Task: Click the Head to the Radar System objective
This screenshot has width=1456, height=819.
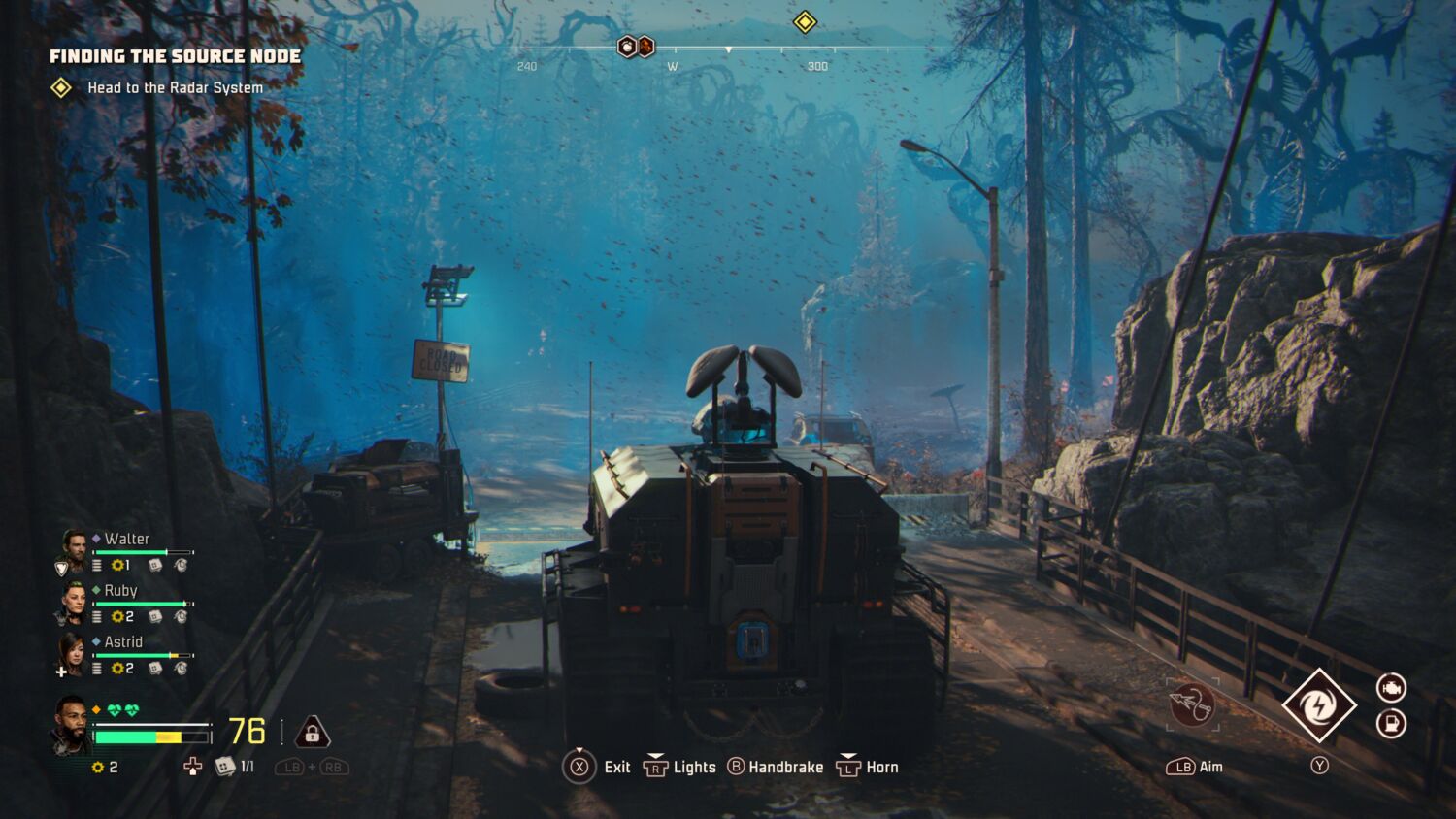Action: pyautogui.click(x=175, y=87)
